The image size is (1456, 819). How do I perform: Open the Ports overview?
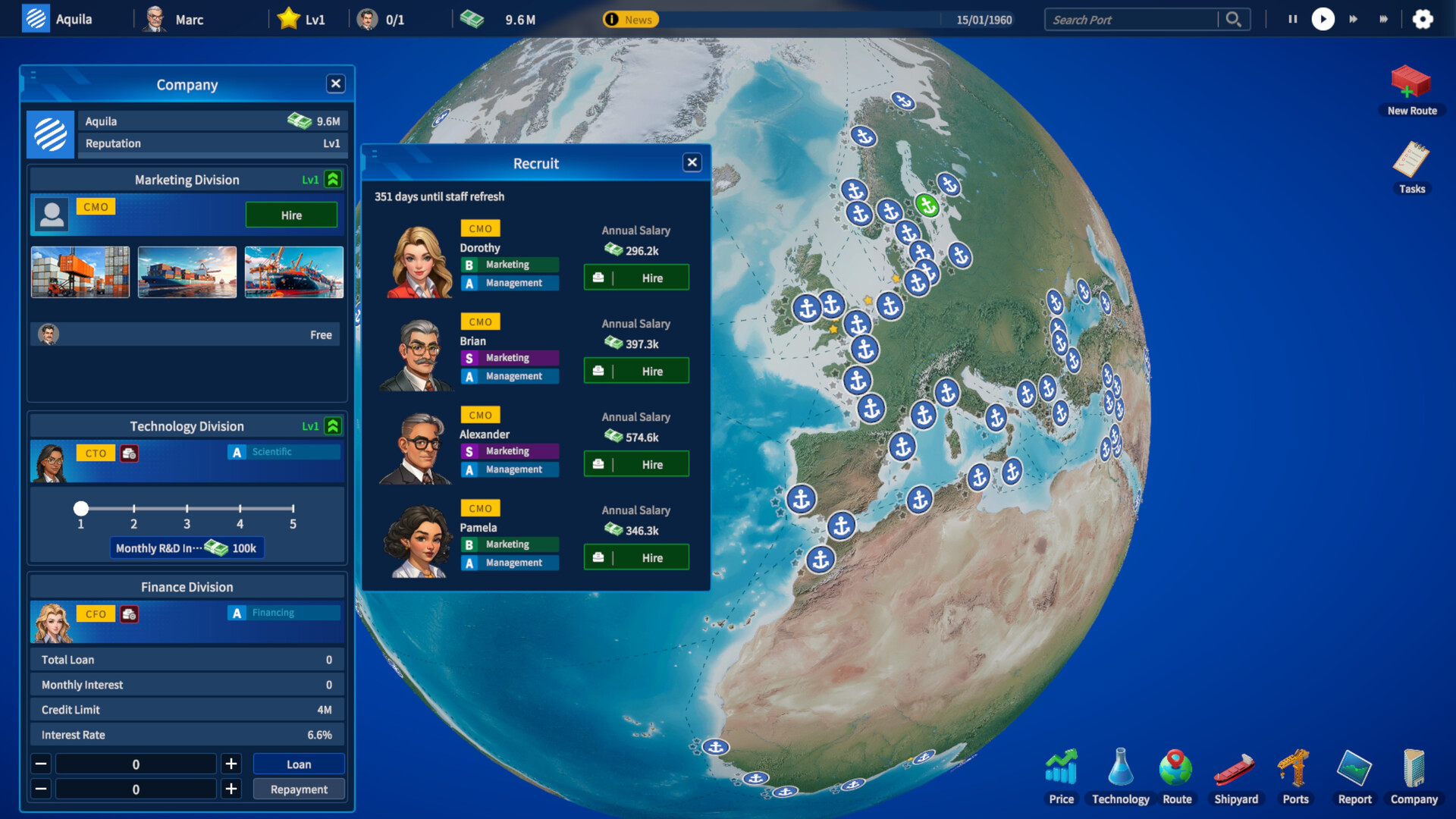point(1294,768)
